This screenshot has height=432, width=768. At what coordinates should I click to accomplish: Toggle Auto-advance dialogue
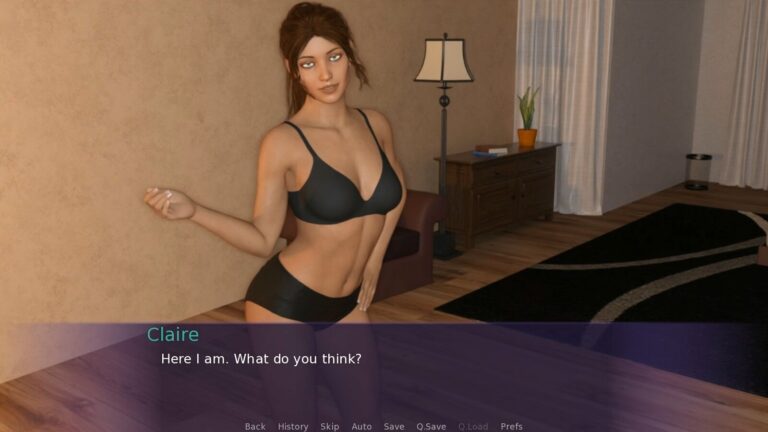click(361, 426)
